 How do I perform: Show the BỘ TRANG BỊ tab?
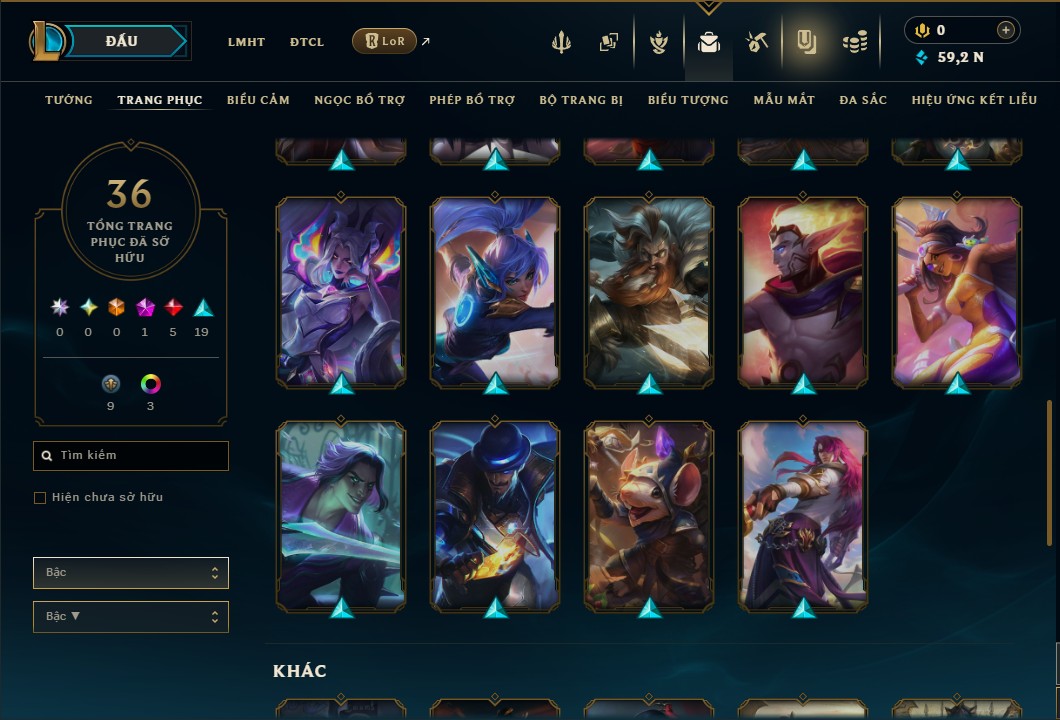click(581, 100)
